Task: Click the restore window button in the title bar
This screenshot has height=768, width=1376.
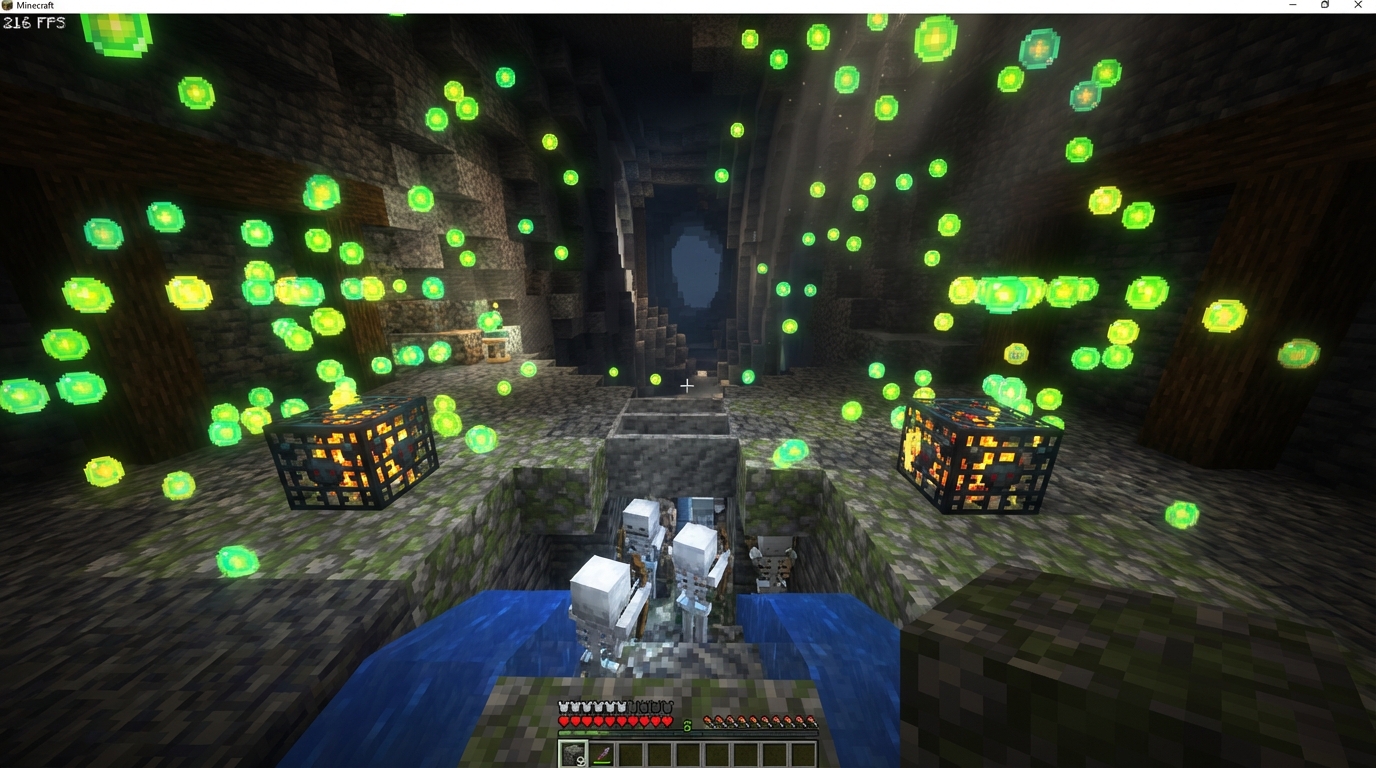Action: [x=1324, y=5]
